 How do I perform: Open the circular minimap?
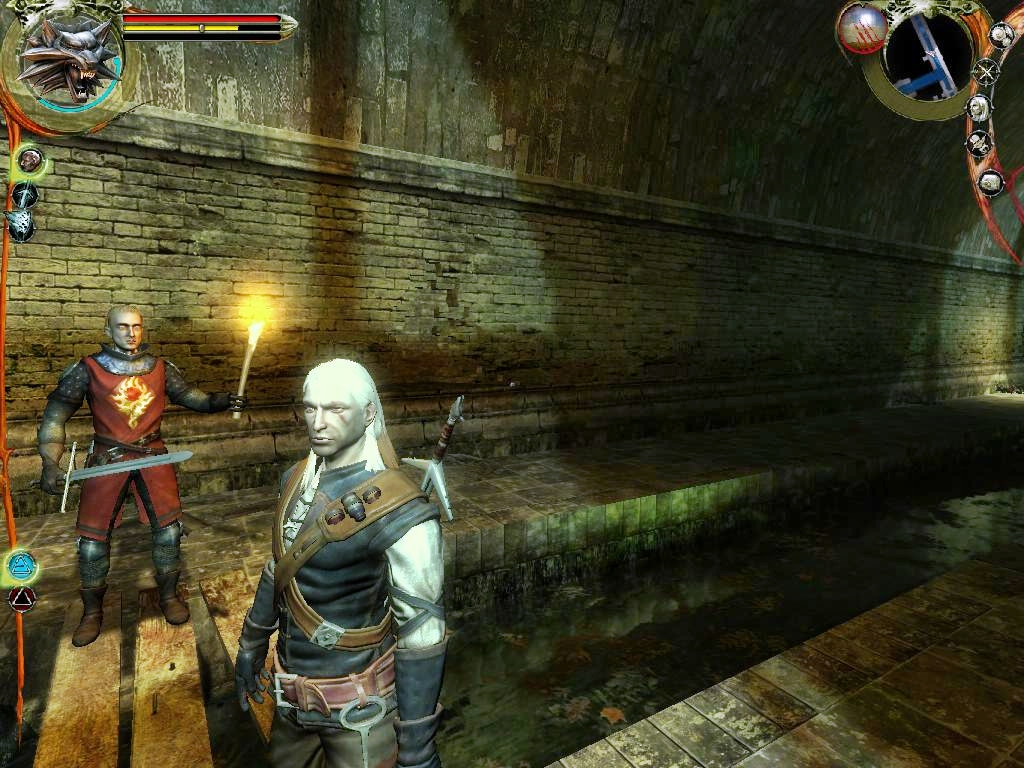click(x=928, y=59)
